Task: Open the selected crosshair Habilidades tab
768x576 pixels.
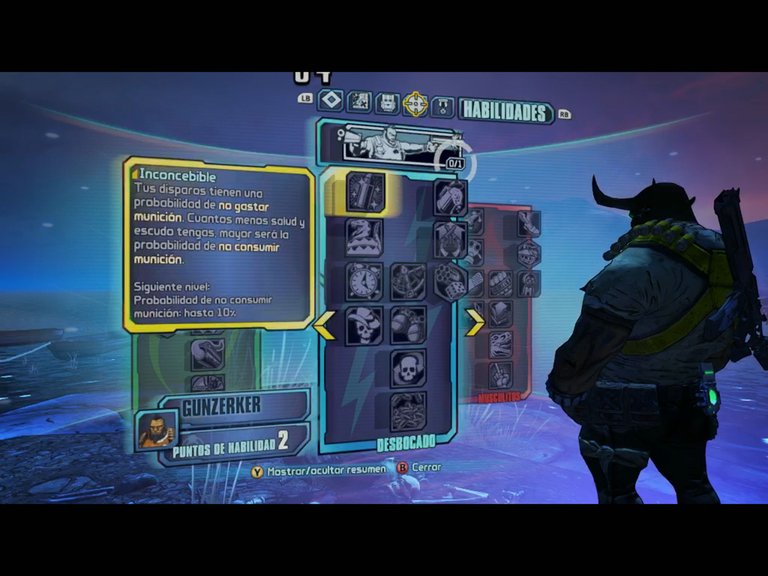Action: click(414, 103)
